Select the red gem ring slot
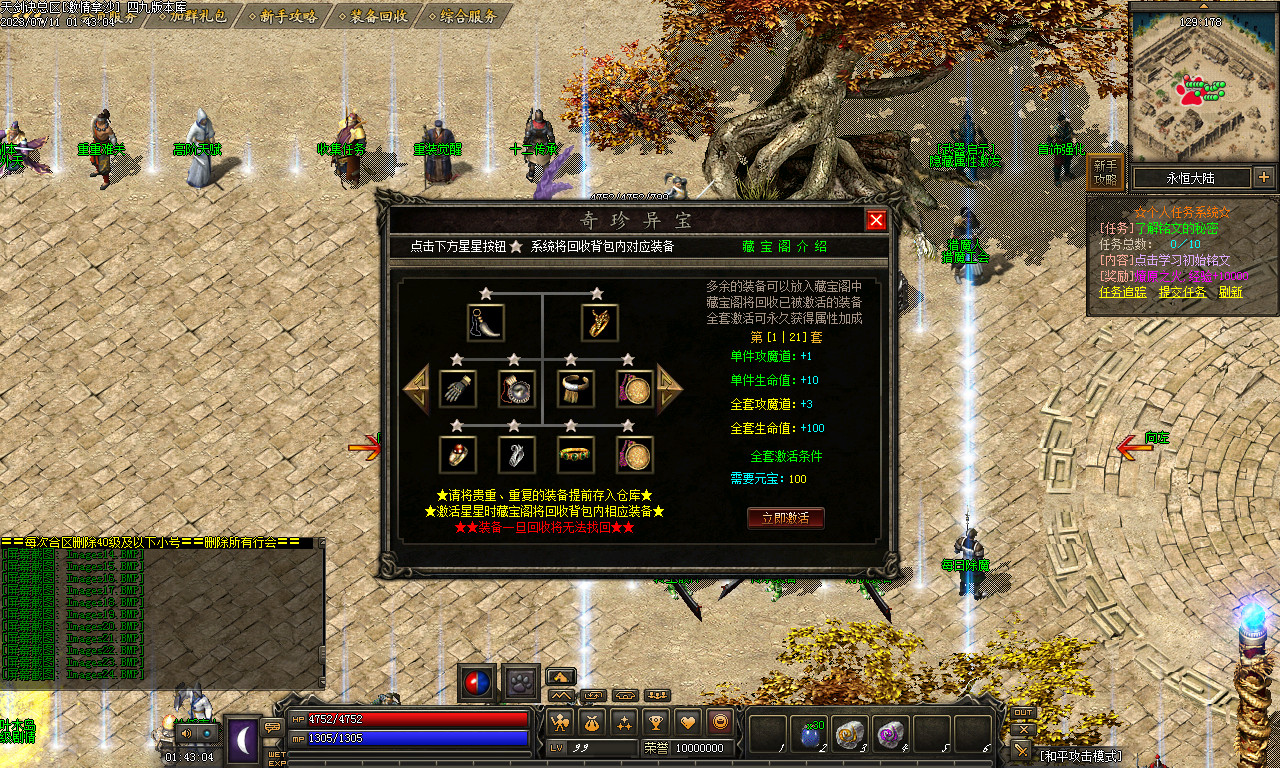 [457, 454]
